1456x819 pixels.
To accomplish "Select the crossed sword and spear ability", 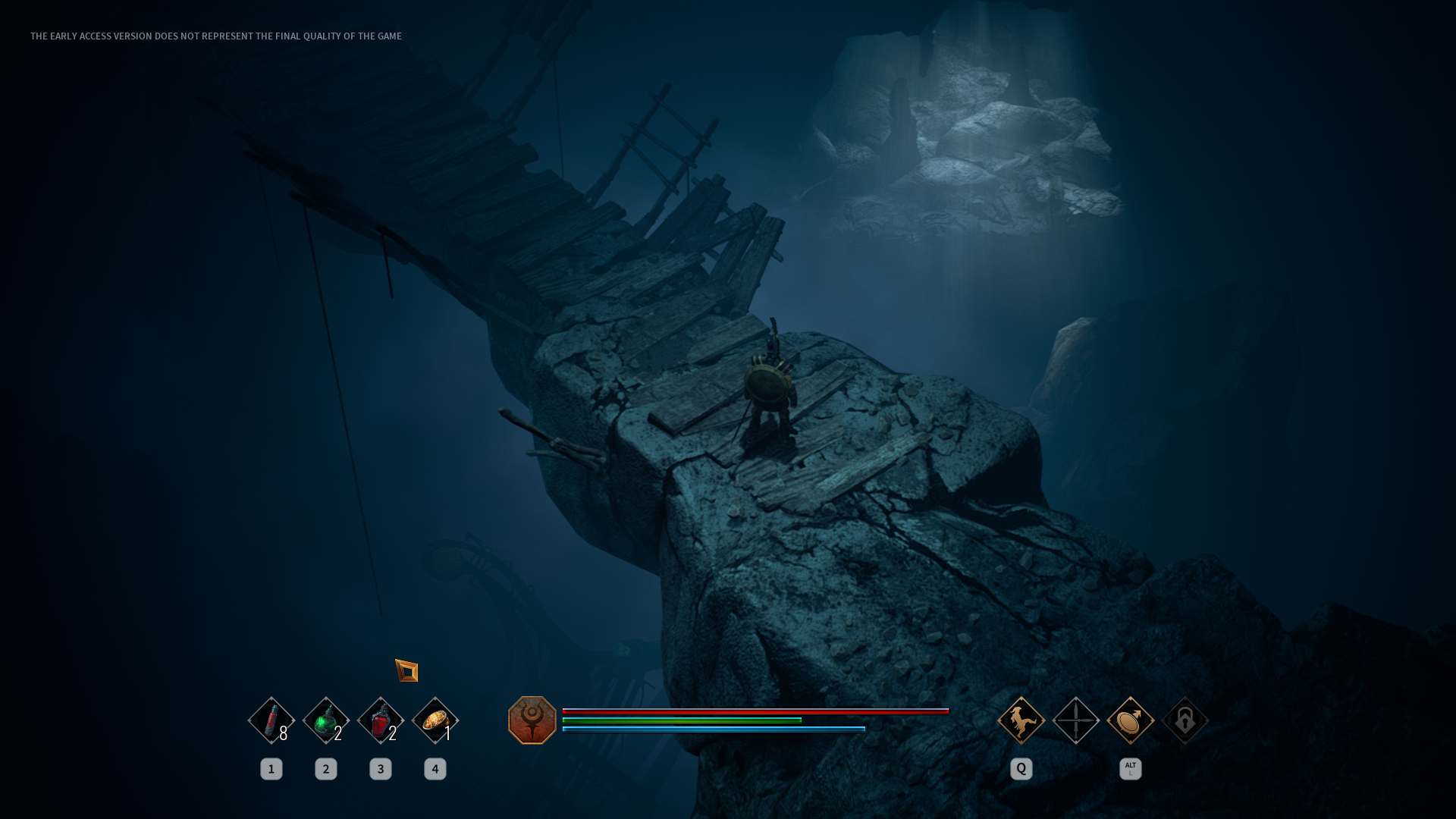I will (x=1075, y=720).
